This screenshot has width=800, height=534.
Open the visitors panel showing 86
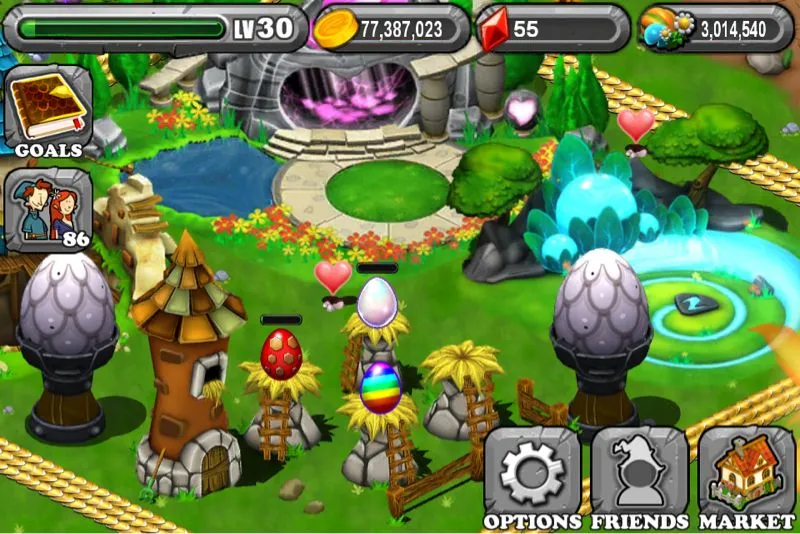click(x=48, y=210)
